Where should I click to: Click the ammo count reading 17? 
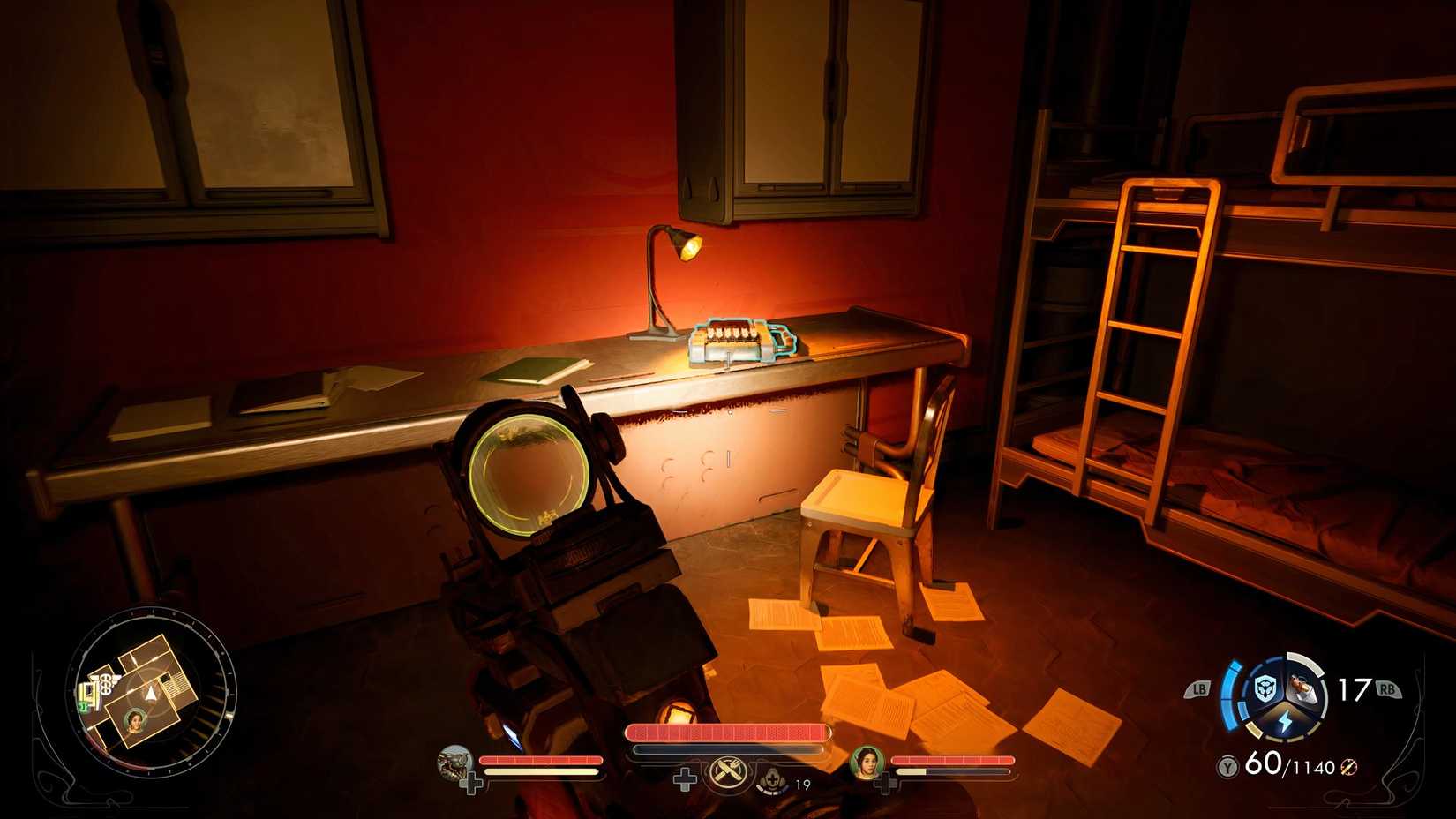[1351, 688]
